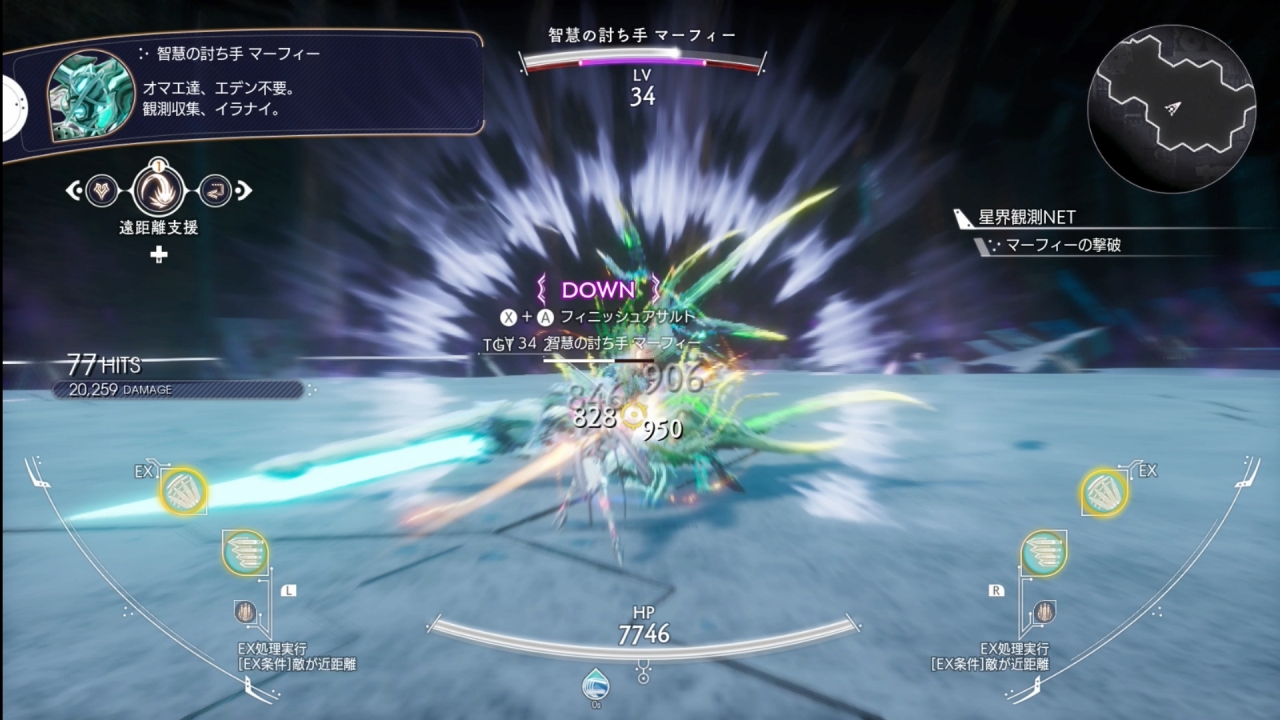The height and width of the screenshot is (720, 1280).
Task: Select the マーフィーの撃破 objective entry
Action: (x=1062, y=245)
